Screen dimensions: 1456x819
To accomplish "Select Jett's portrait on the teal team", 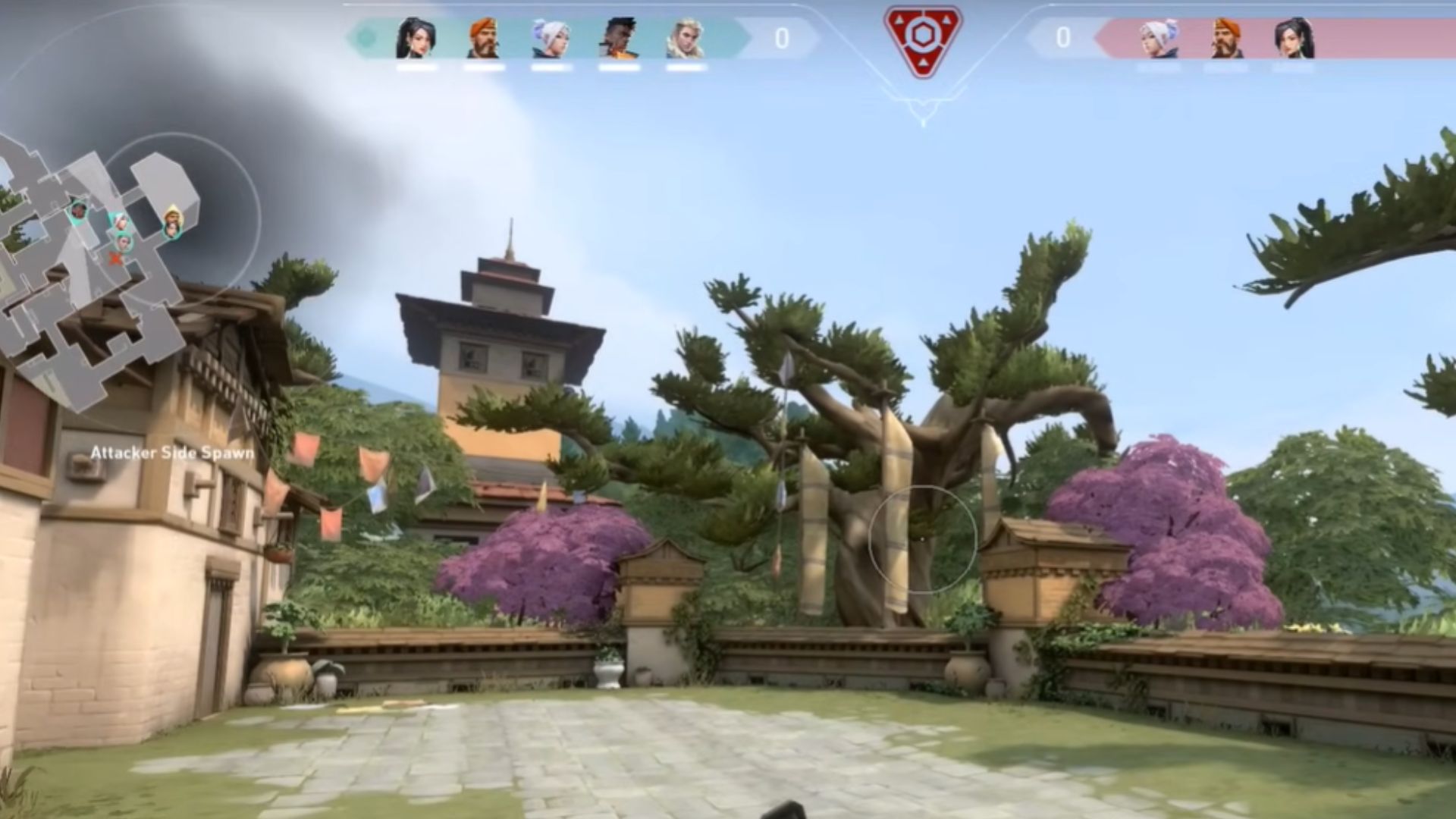I will coord(551,38).
